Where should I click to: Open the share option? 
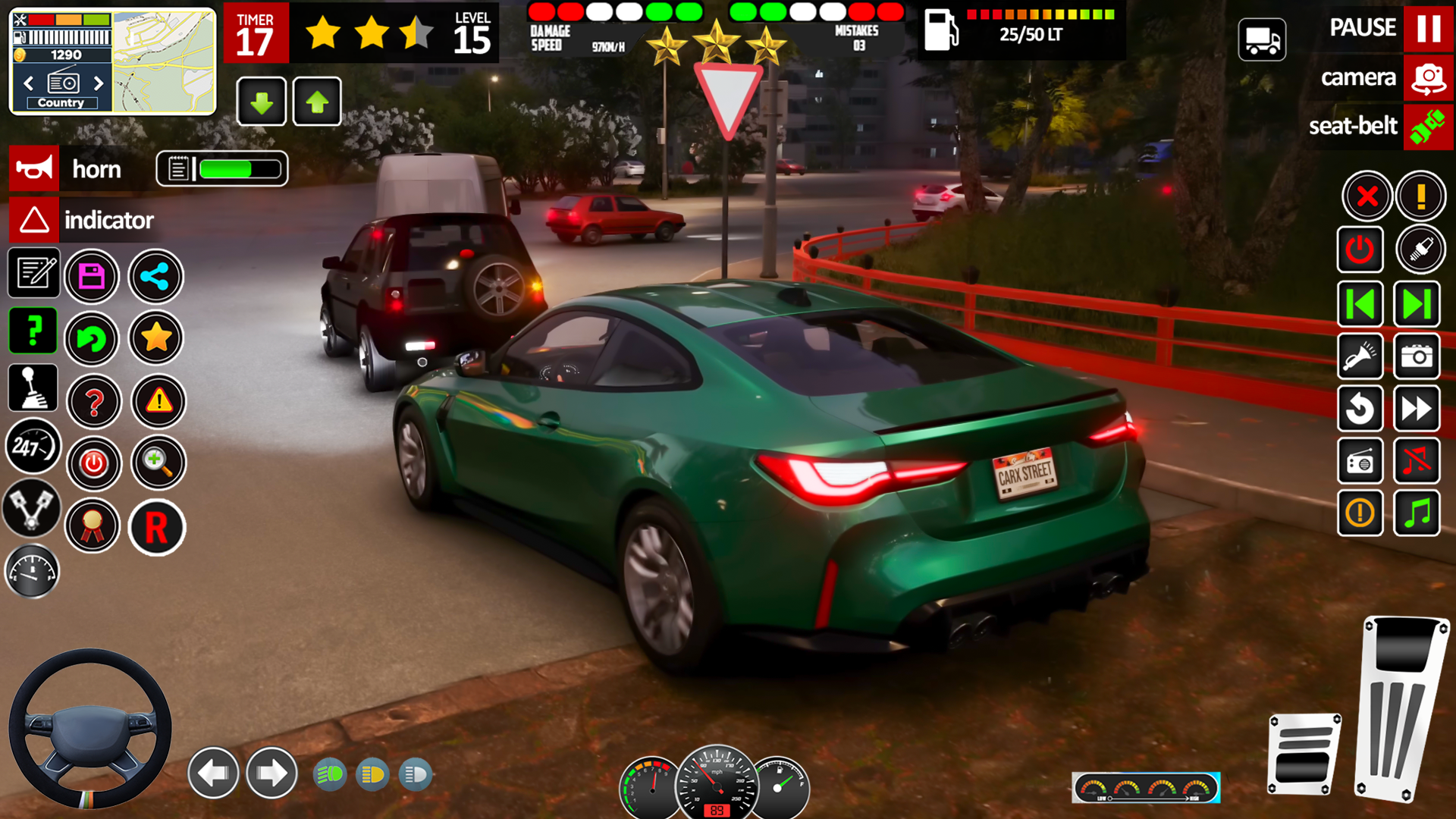(x=155, y=277)
